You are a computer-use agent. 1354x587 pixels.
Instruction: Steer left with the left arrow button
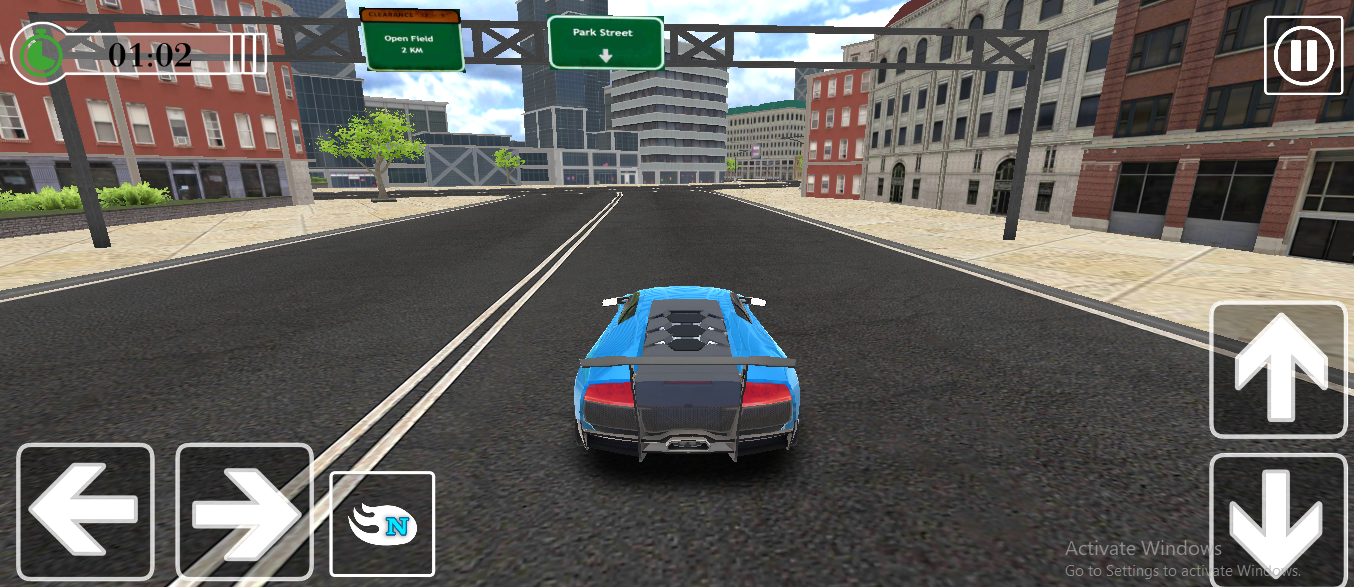85,512
